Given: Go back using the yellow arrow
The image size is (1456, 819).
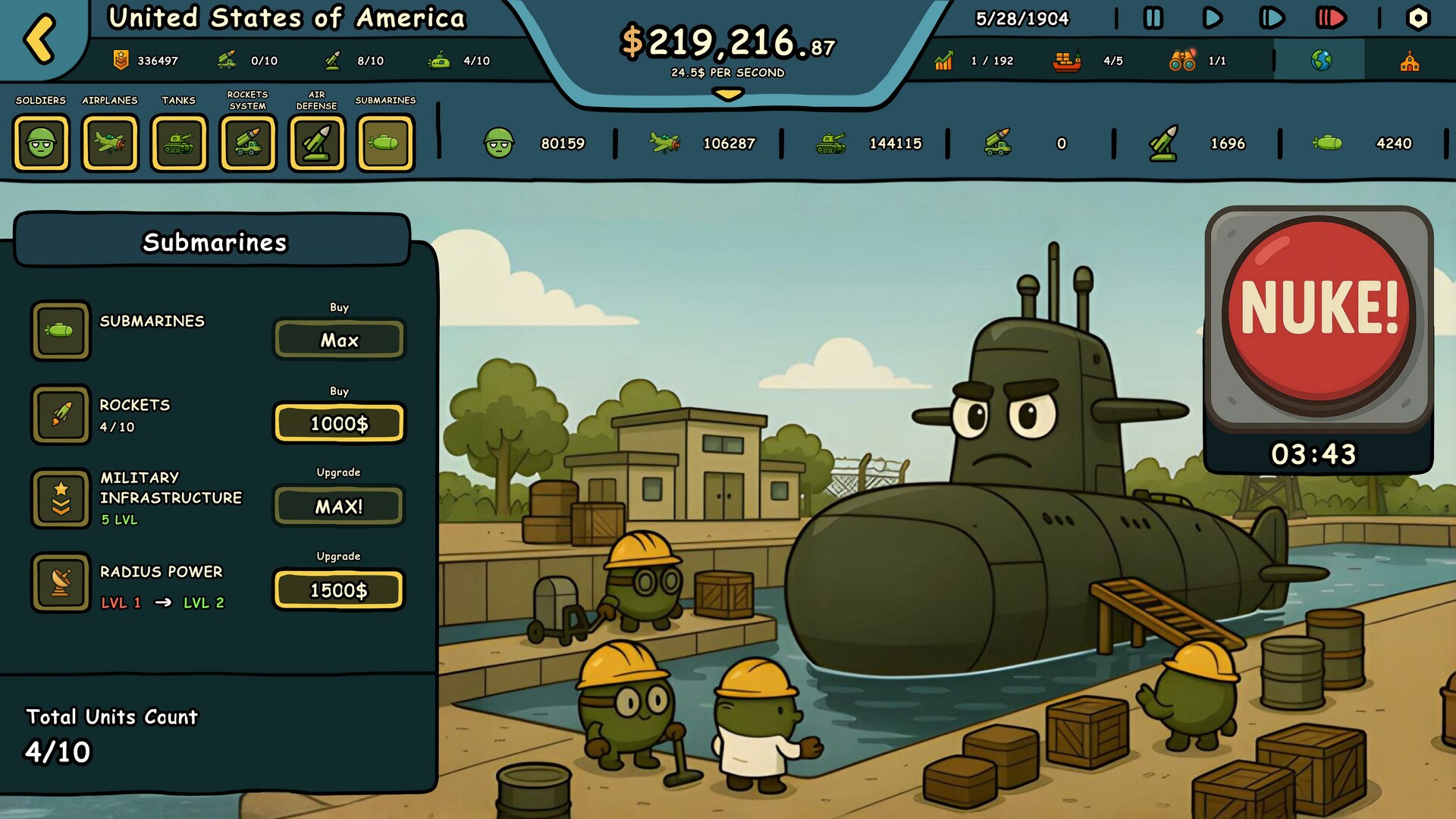Looking at the screenshot, I should click(x=39, y=38).
